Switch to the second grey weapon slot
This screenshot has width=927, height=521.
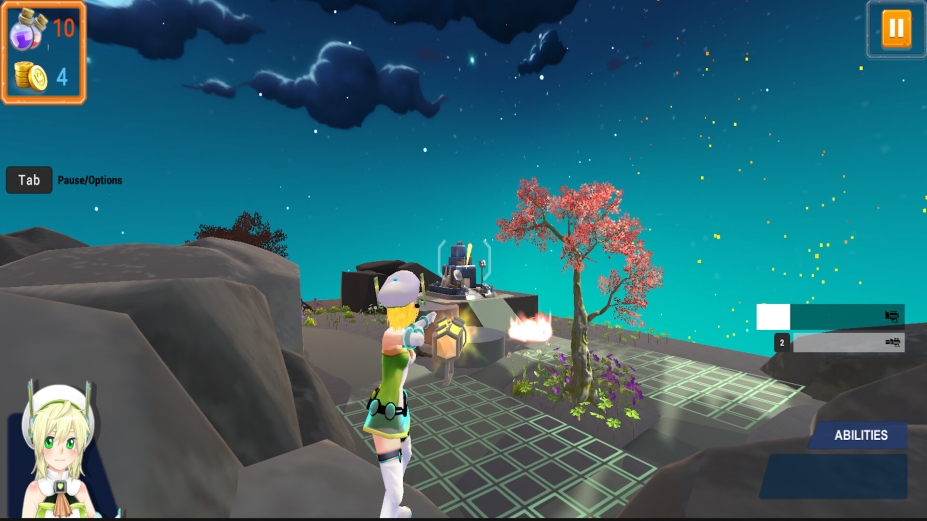[x=847, y=343]
